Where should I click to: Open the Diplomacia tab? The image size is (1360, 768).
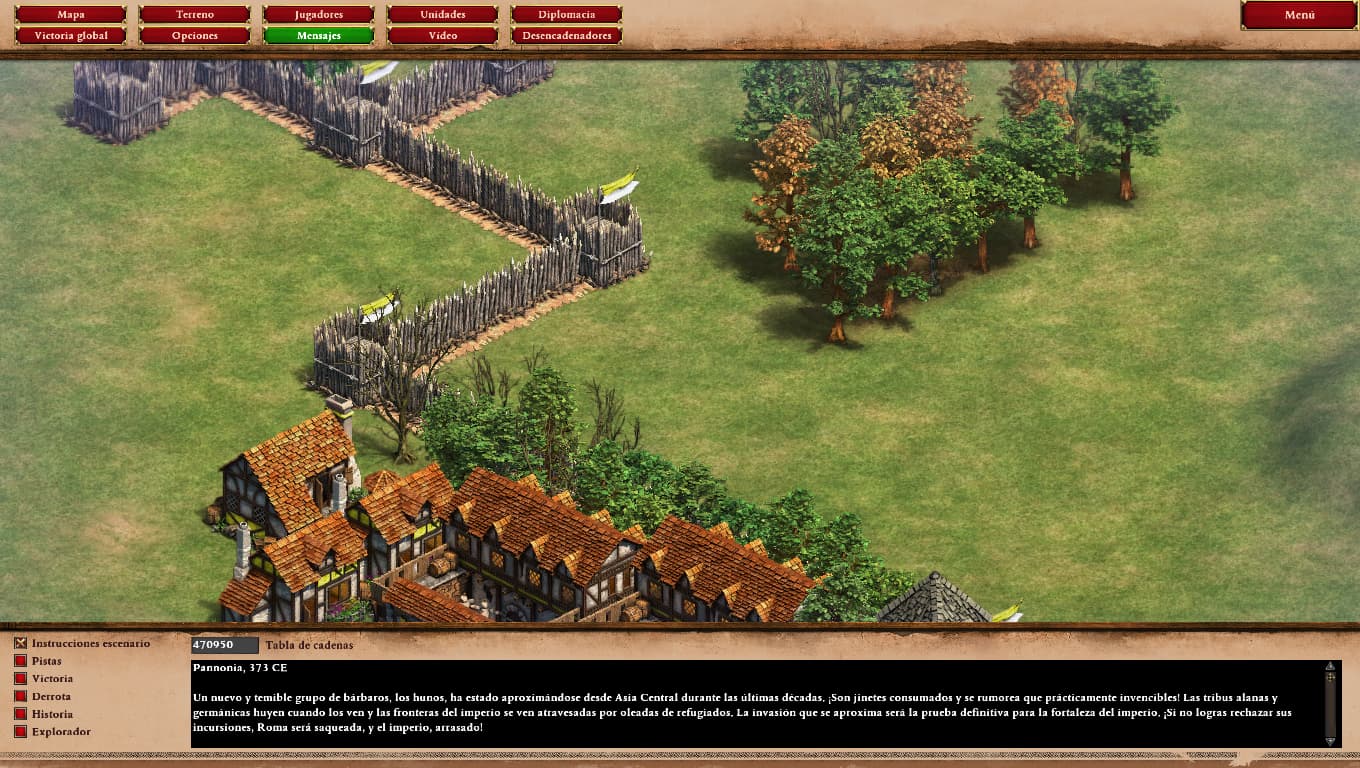(566, 15)
